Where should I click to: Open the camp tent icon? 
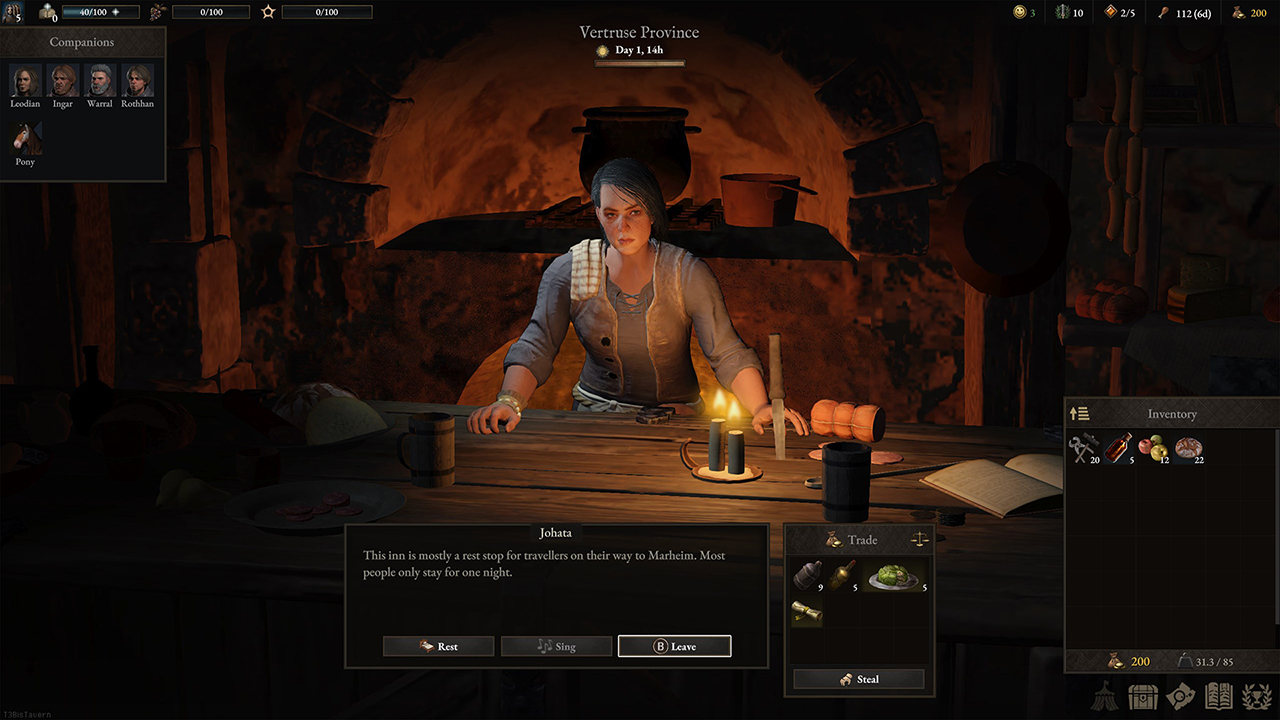tap(1103, 696)
